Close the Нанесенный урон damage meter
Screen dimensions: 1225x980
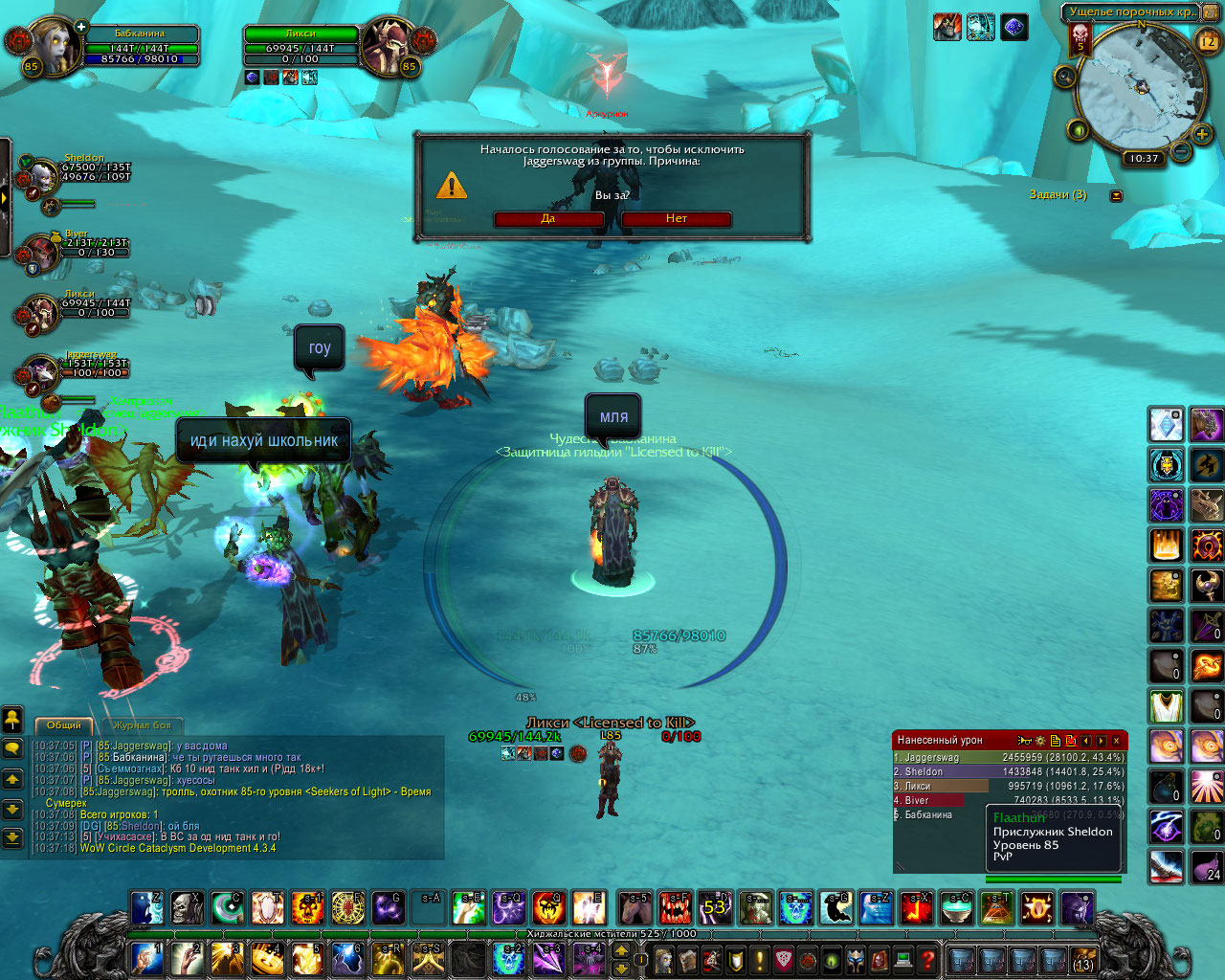click(1116, 741)
